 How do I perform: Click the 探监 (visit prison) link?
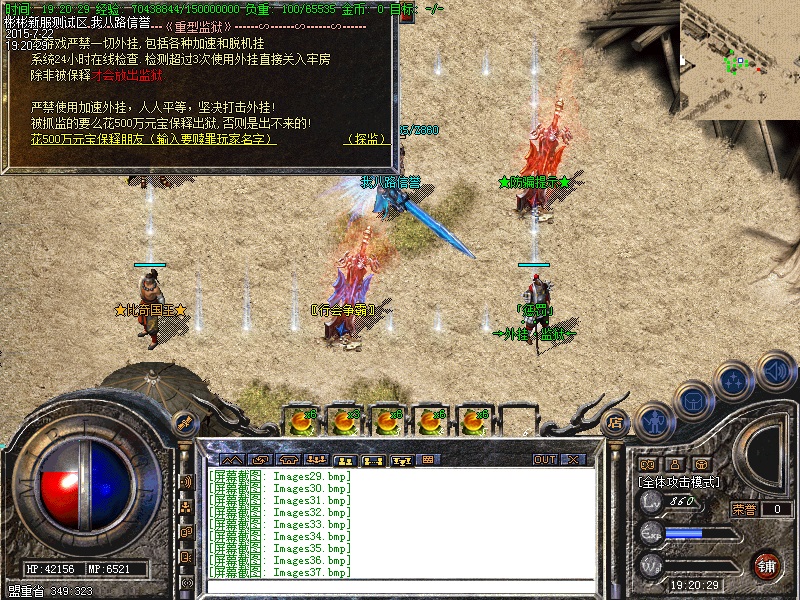pos(367,140)
